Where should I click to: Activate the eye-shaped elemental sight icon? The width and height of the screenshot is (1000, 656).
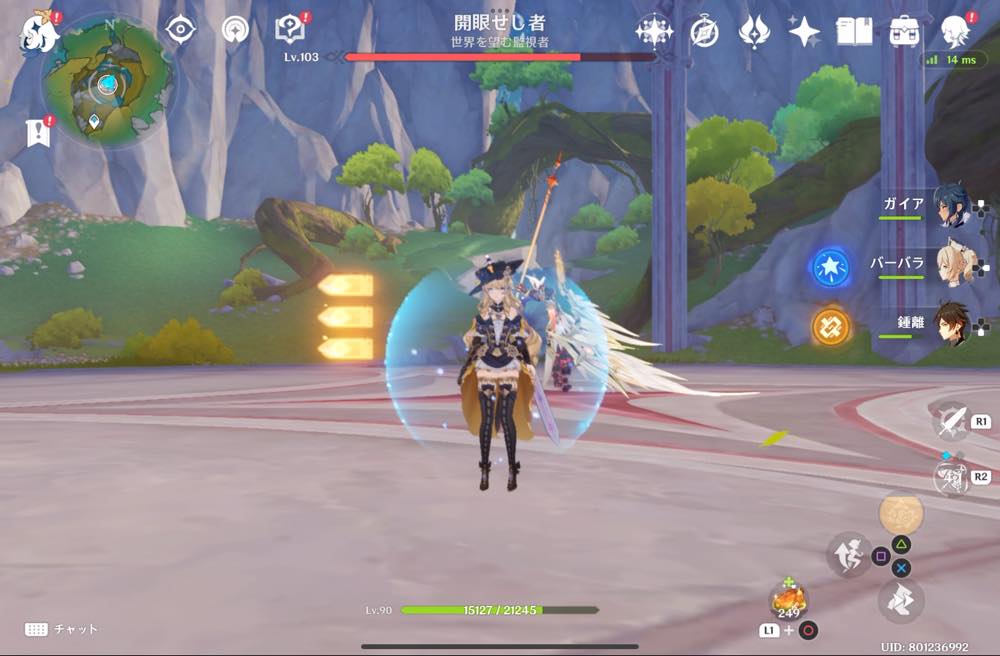(x=180, y=30)
